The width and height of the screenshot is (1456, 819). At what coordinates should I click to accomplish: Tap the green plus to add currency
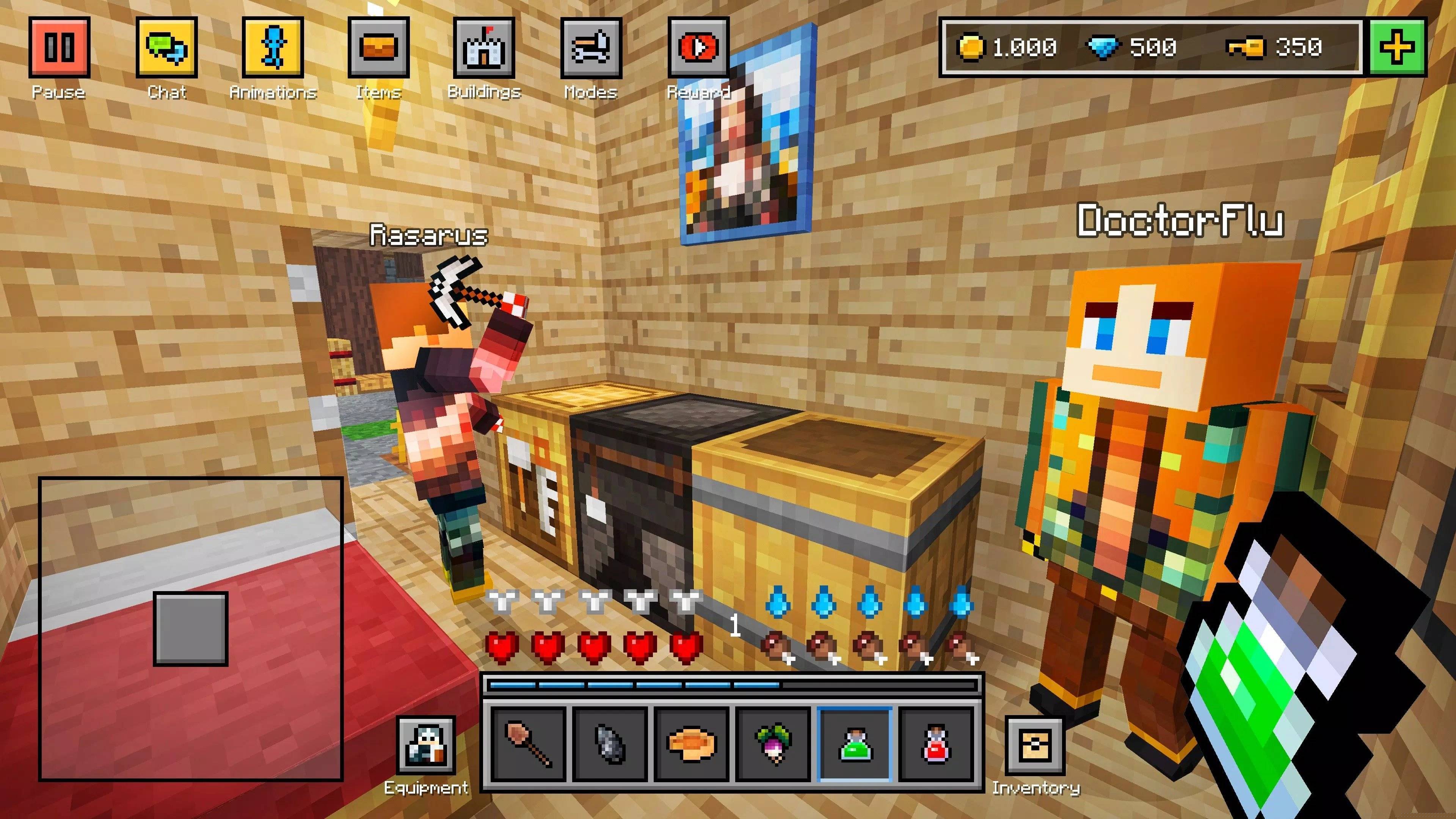pos(1396,47)
